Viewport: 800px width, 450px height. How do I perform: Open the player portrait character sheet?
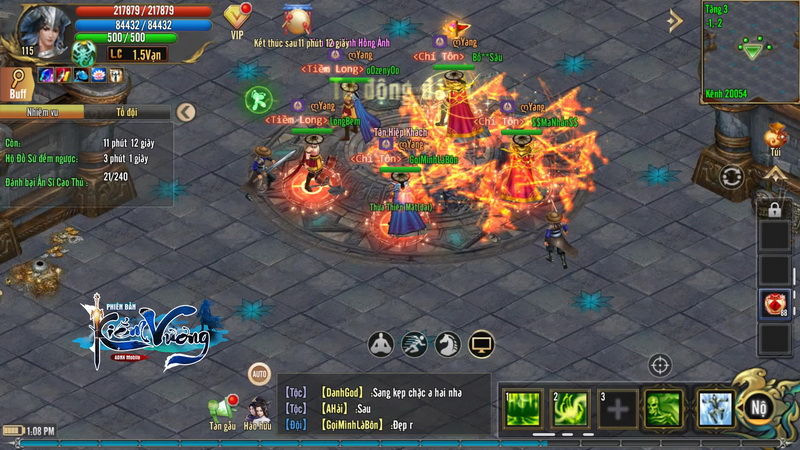pos(38,30)
